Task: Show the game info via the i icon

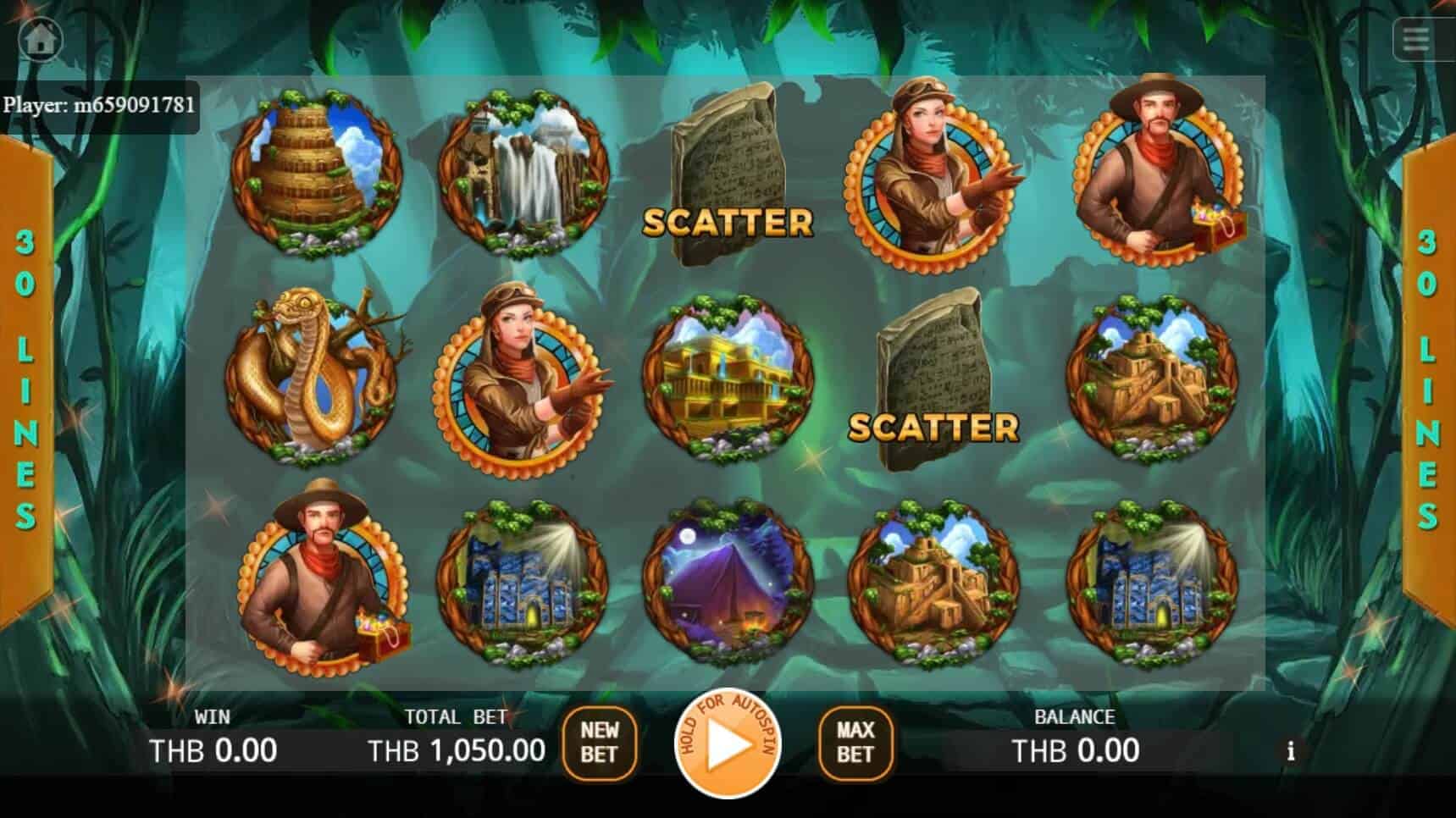Action: point(1290,751)
